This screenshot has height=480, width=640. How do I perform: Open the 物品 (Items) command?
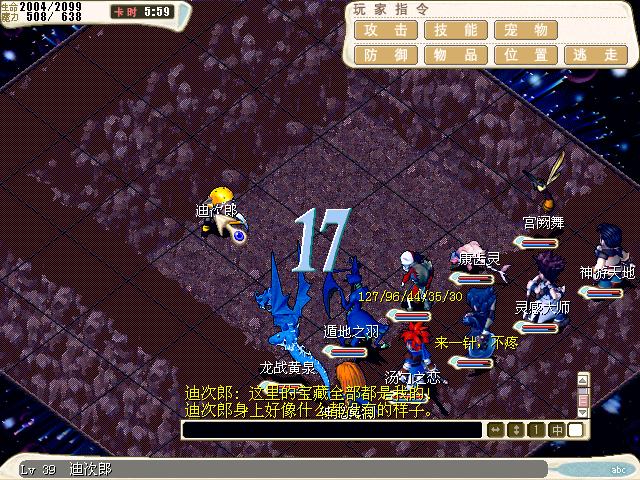point(455,55)
